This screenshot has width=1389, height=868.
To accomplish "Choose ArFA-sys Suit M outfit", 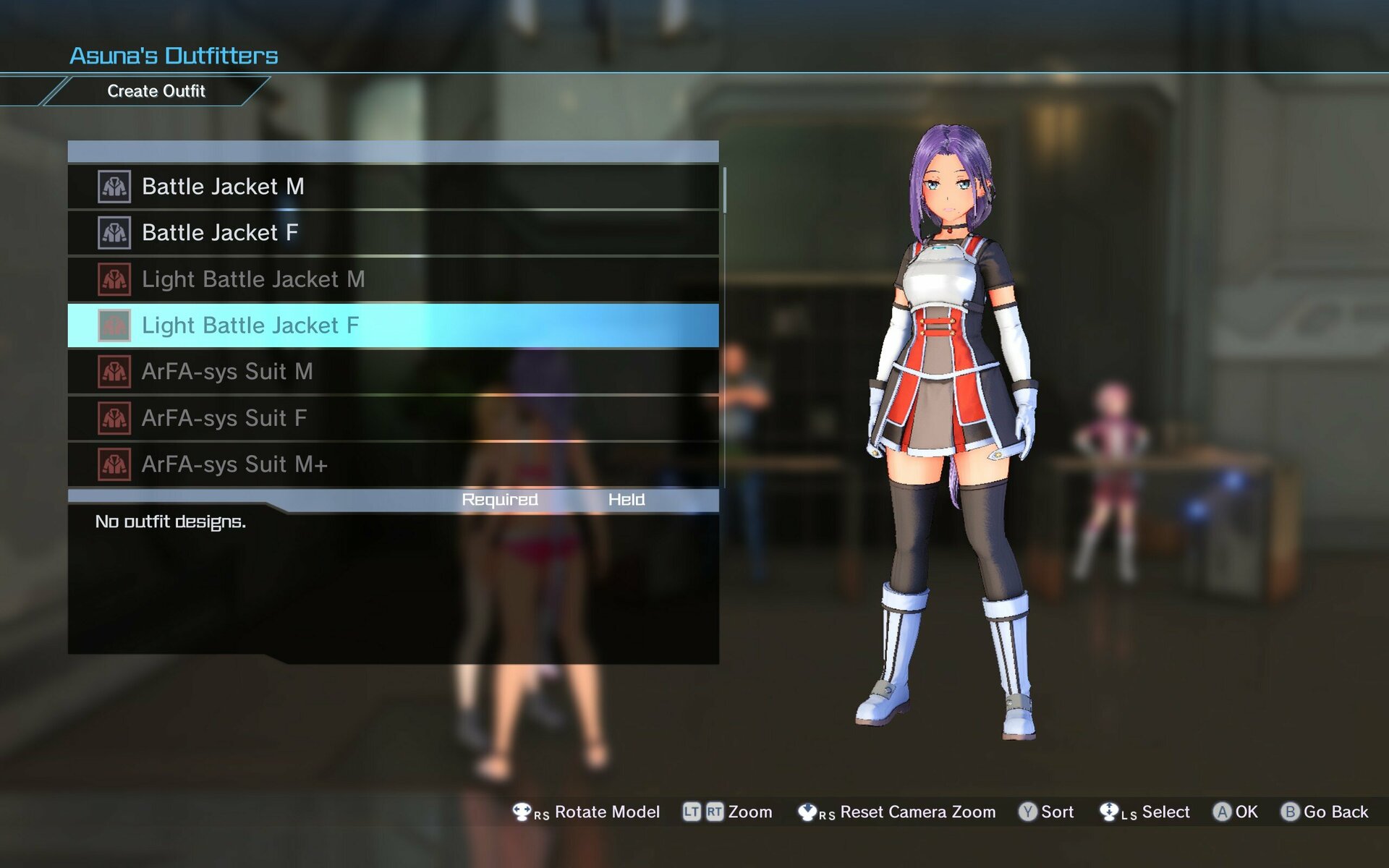I will [393, 372].
